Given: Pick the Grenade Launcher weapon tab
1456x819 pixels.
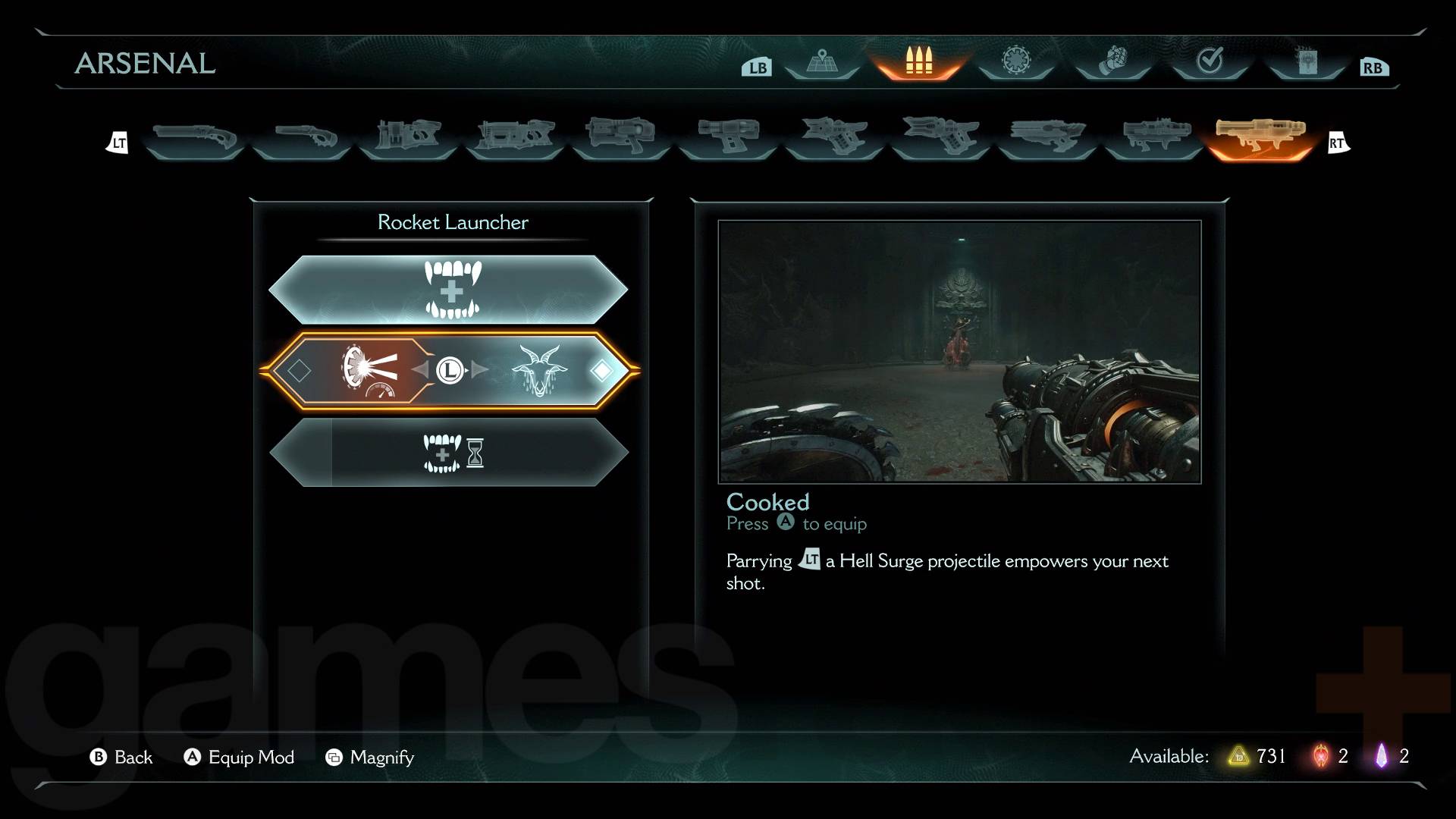Looking at the screenshot, I should 1153,137.
